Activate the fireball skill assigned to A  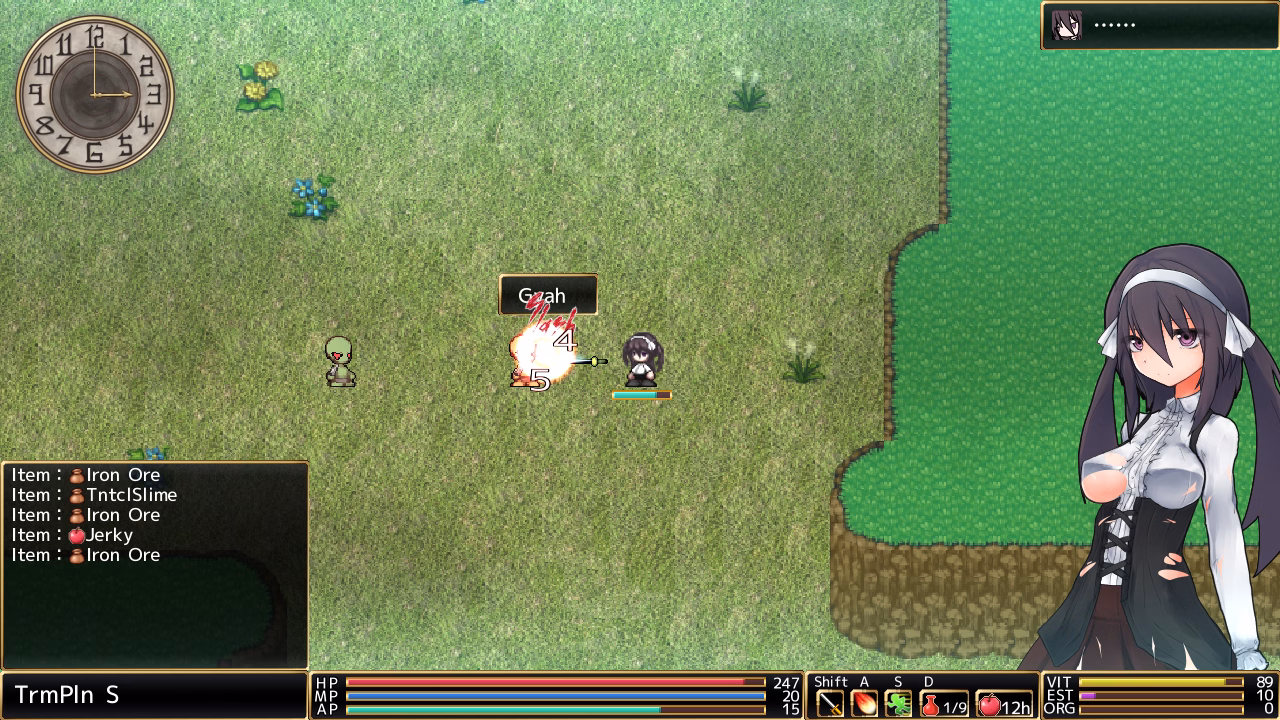click(x=863, y=703)
